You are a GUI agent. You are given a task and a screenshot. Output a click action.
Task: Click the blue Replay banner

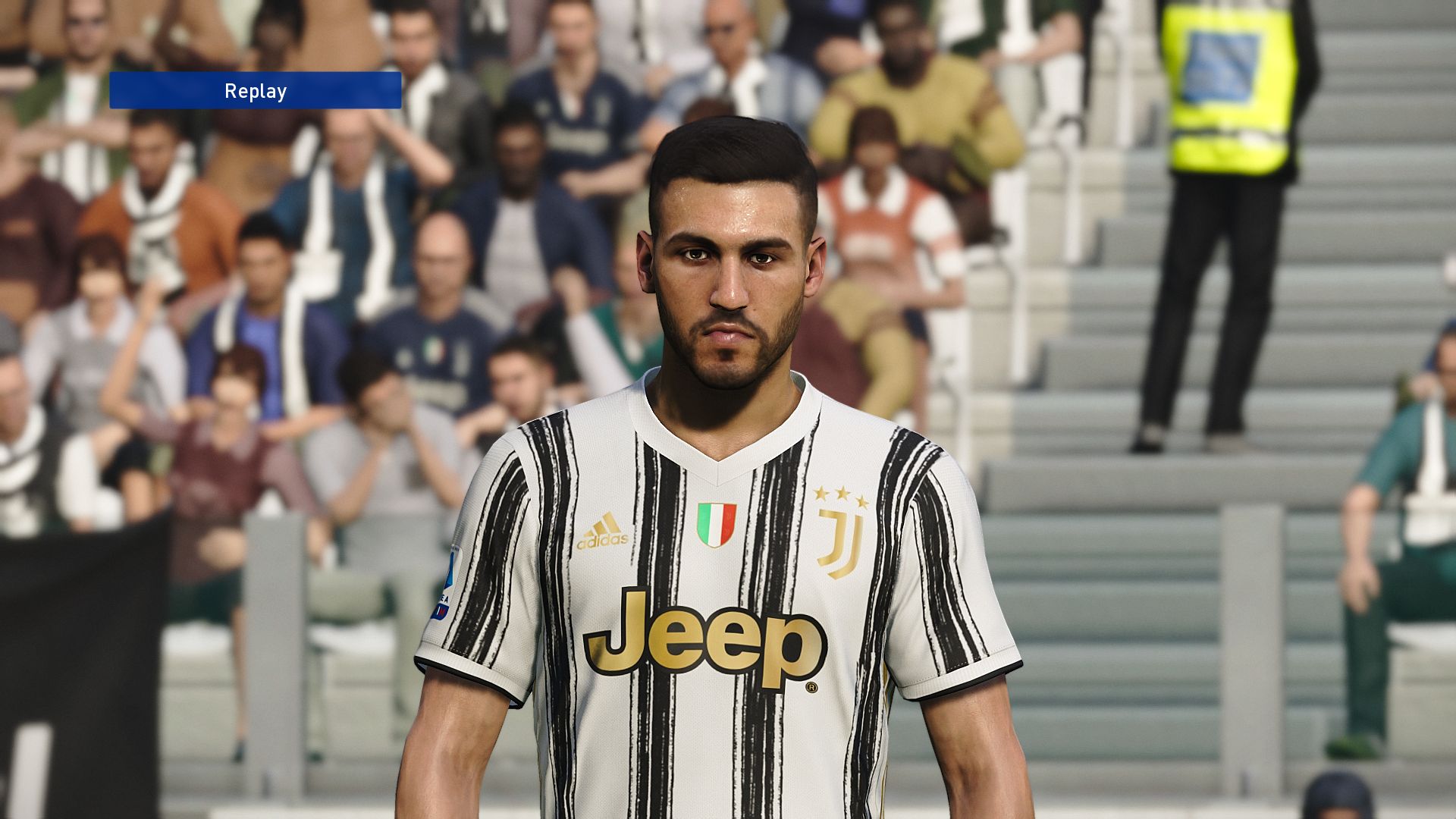[255, 91]
